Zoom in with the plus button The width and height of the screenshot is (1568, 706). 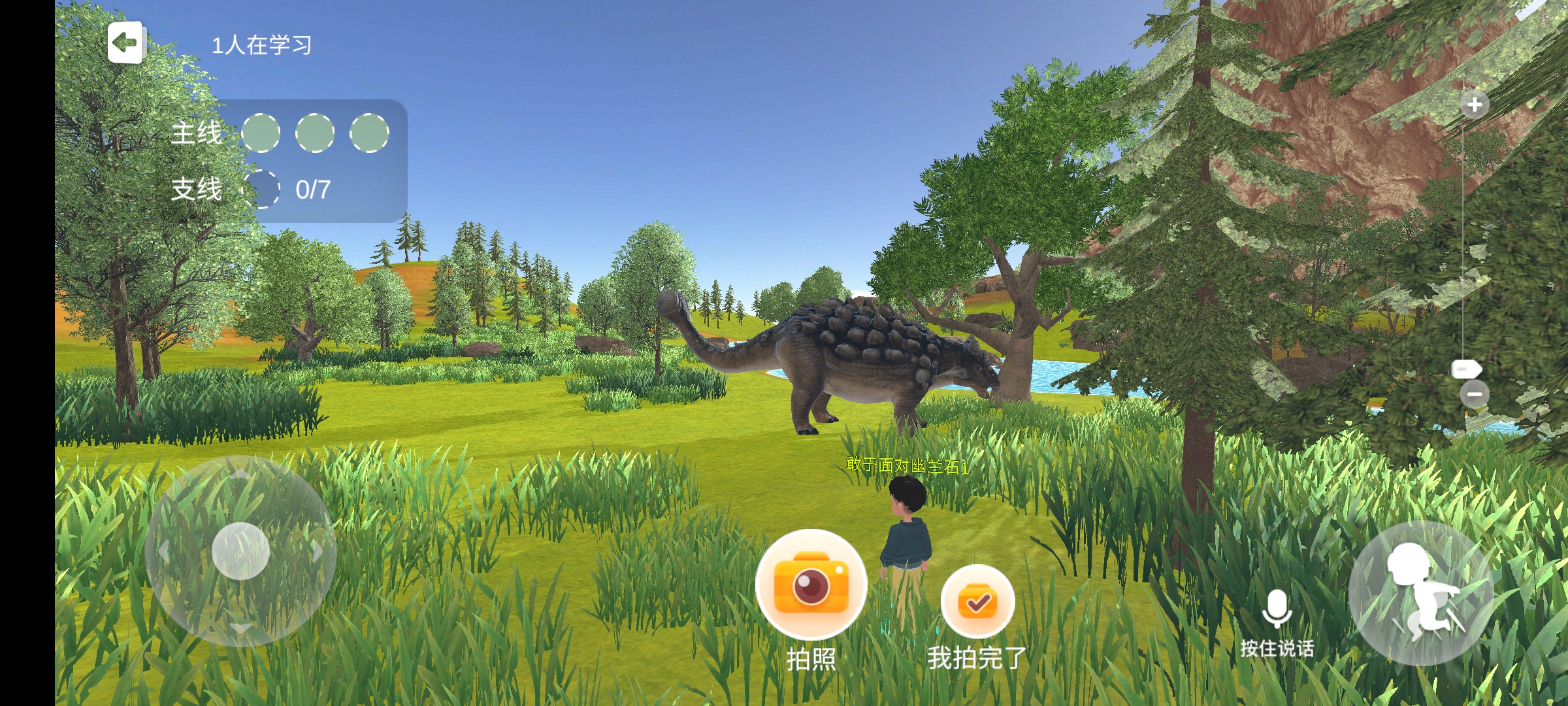(1475, 105)
